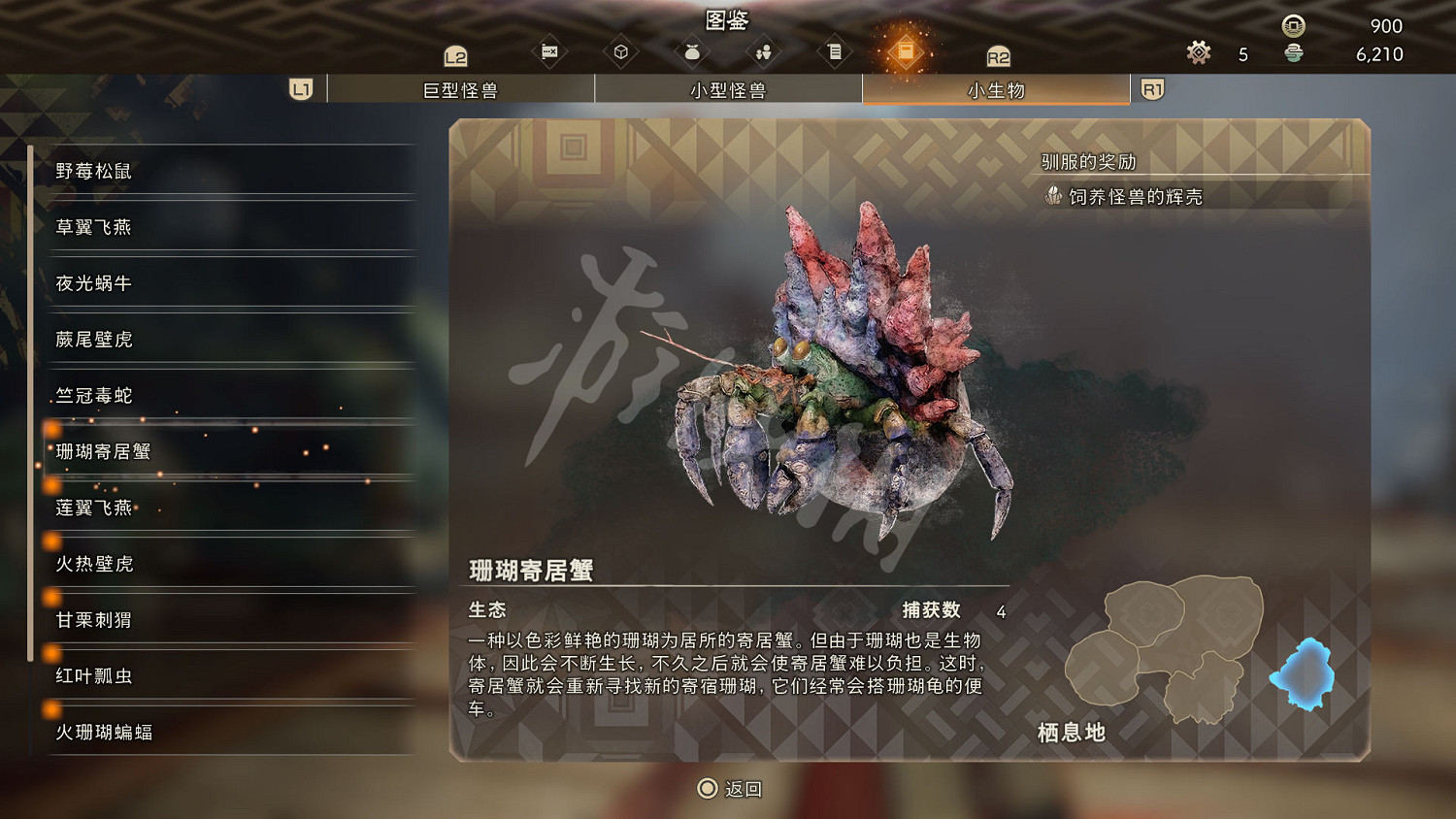Open the highlighted bestiary book icon
Viewport: 1456px width, 819px height.
pos(907,50)
